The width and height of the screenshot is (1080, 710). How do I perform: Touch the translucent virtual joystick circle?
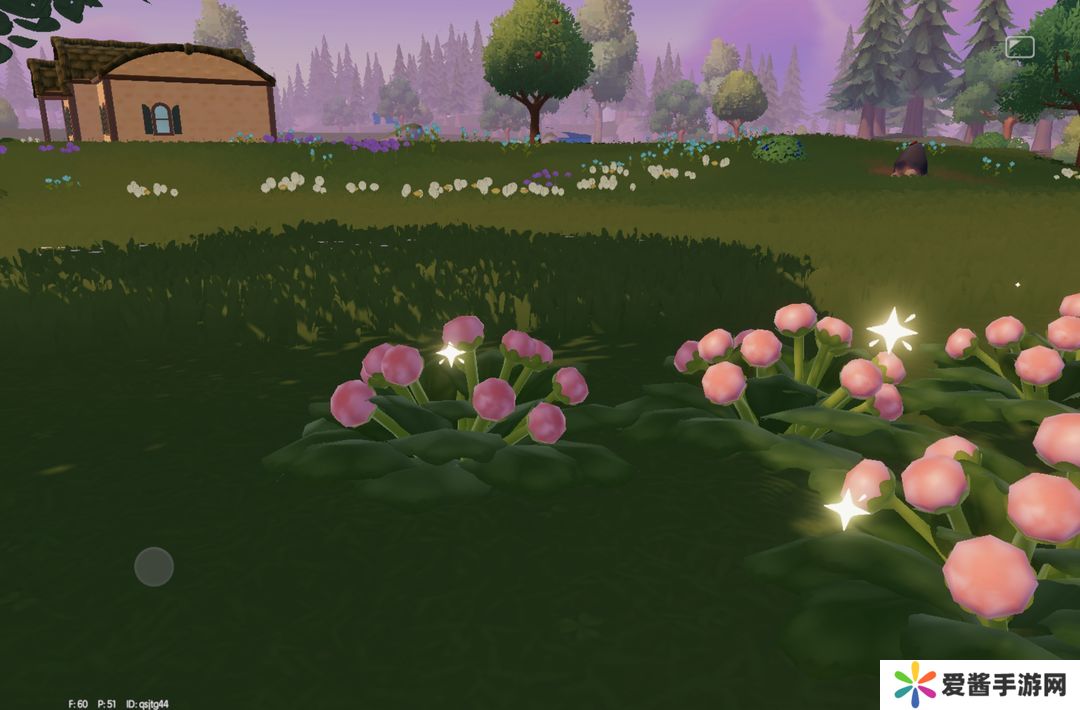tap(154, 566)
